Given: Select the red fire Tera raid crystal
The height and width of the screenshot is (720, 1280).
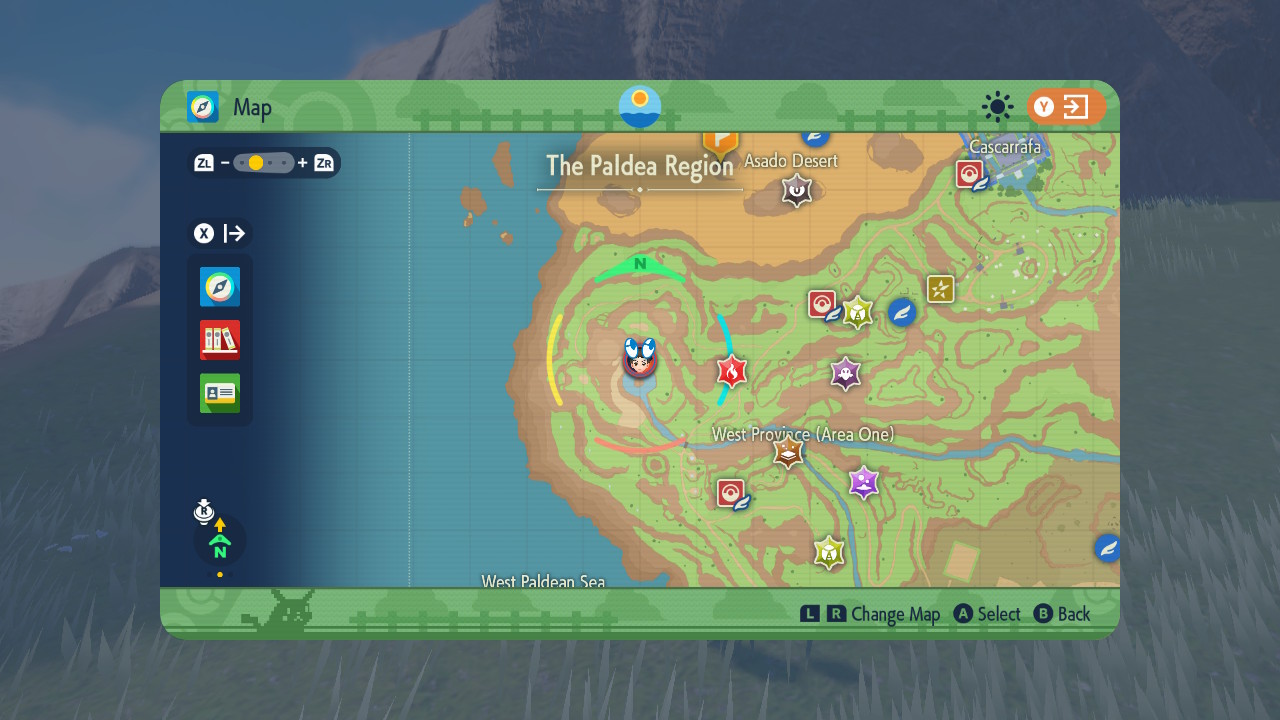Looking at the screenshot, I should tap(732, 372).
